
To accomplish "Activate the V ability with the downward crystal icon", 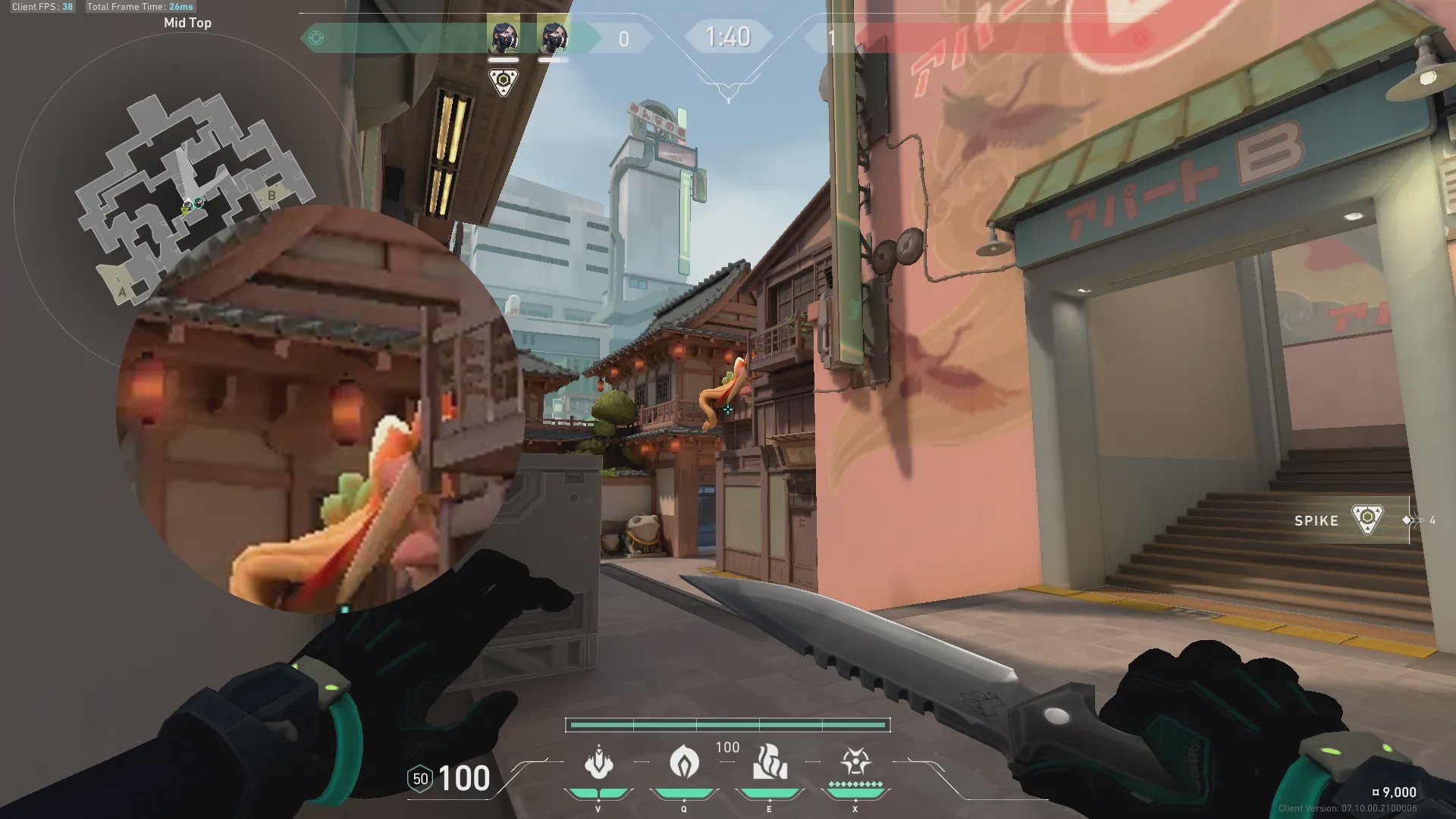I will tap(598, 763).
